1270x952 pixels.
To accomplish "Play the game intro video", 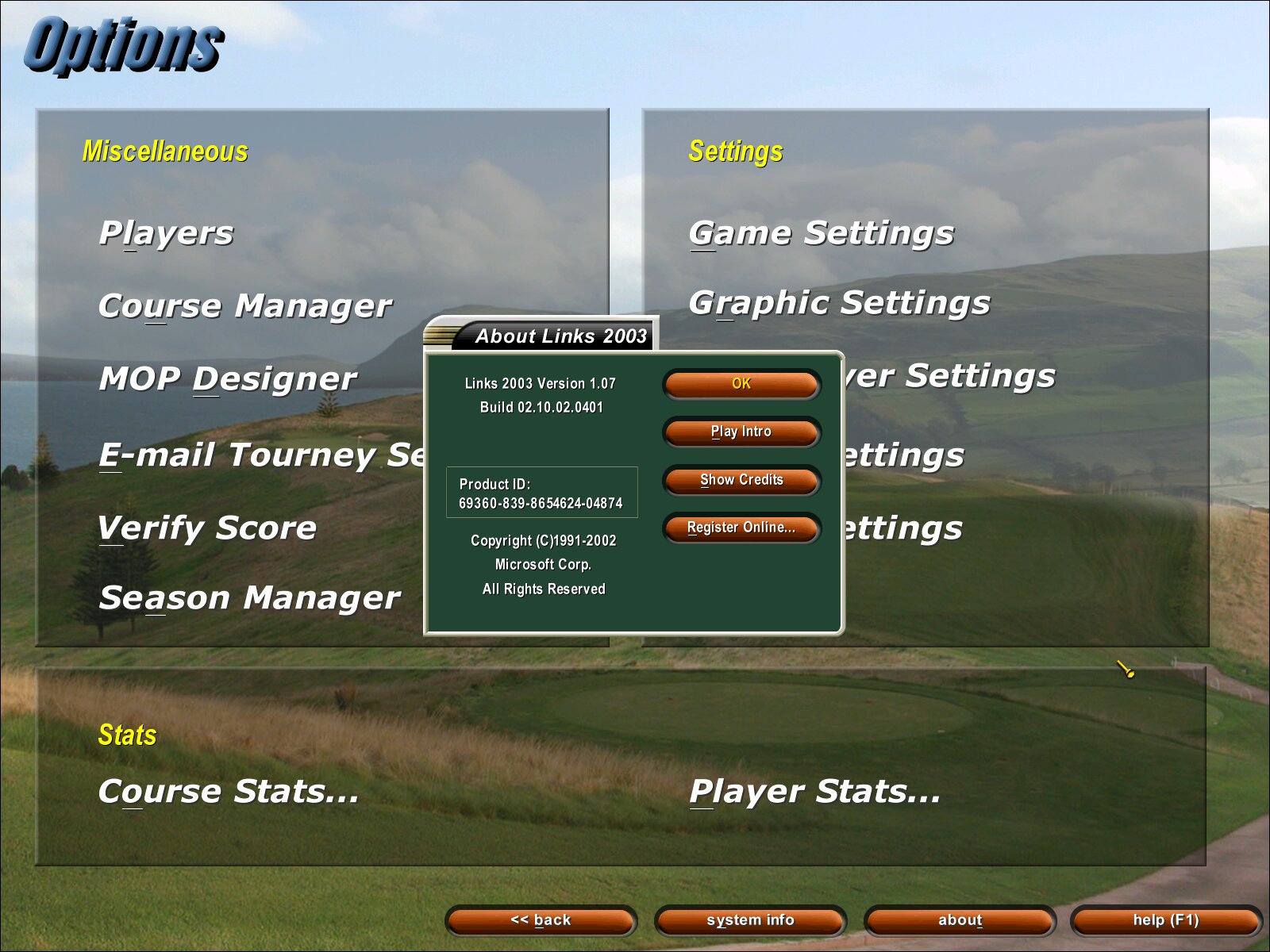I will pyautogui.click(x=741, y=432).
